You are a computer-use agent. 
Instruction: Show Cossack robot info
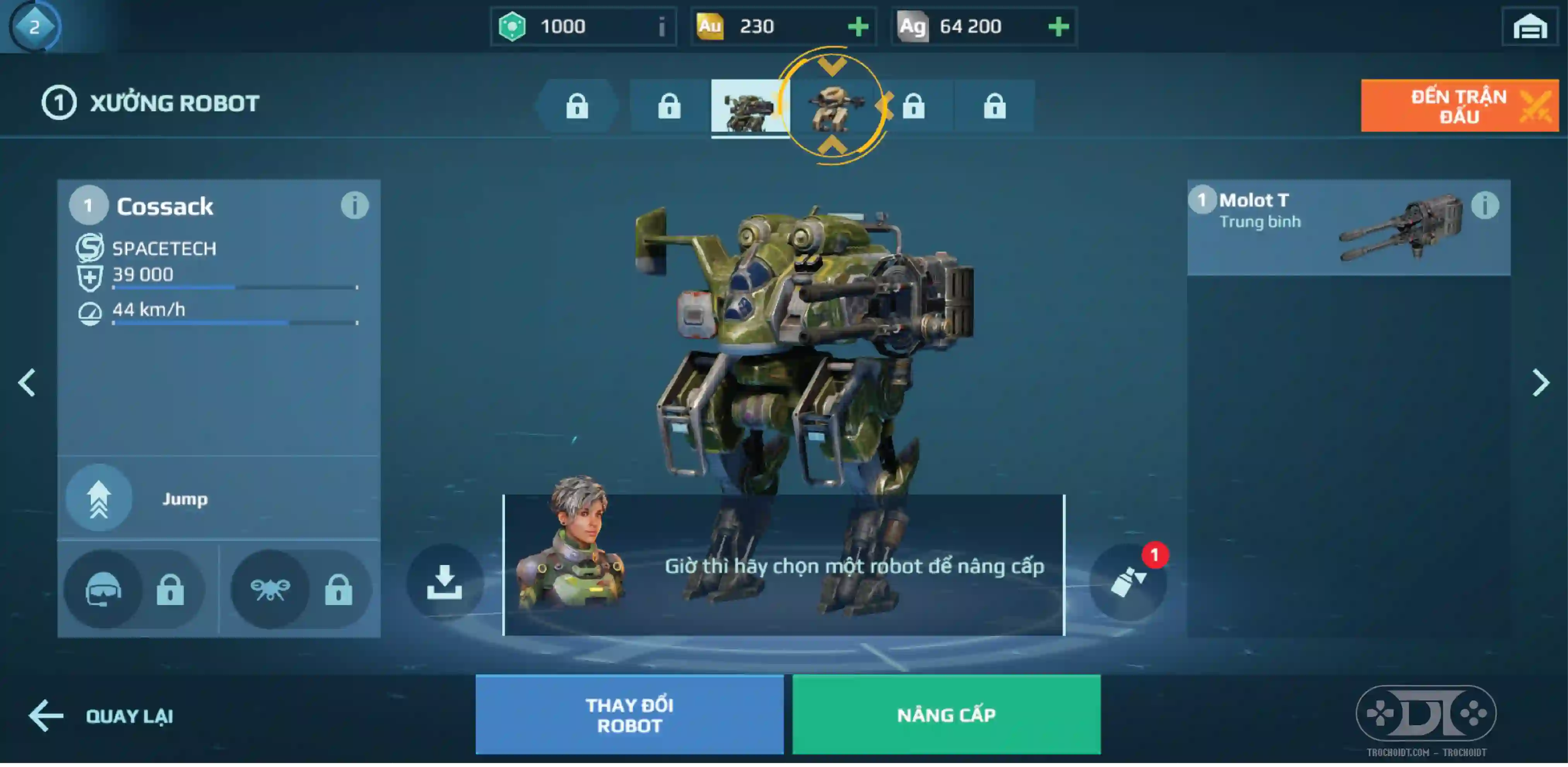coord(354,206)
